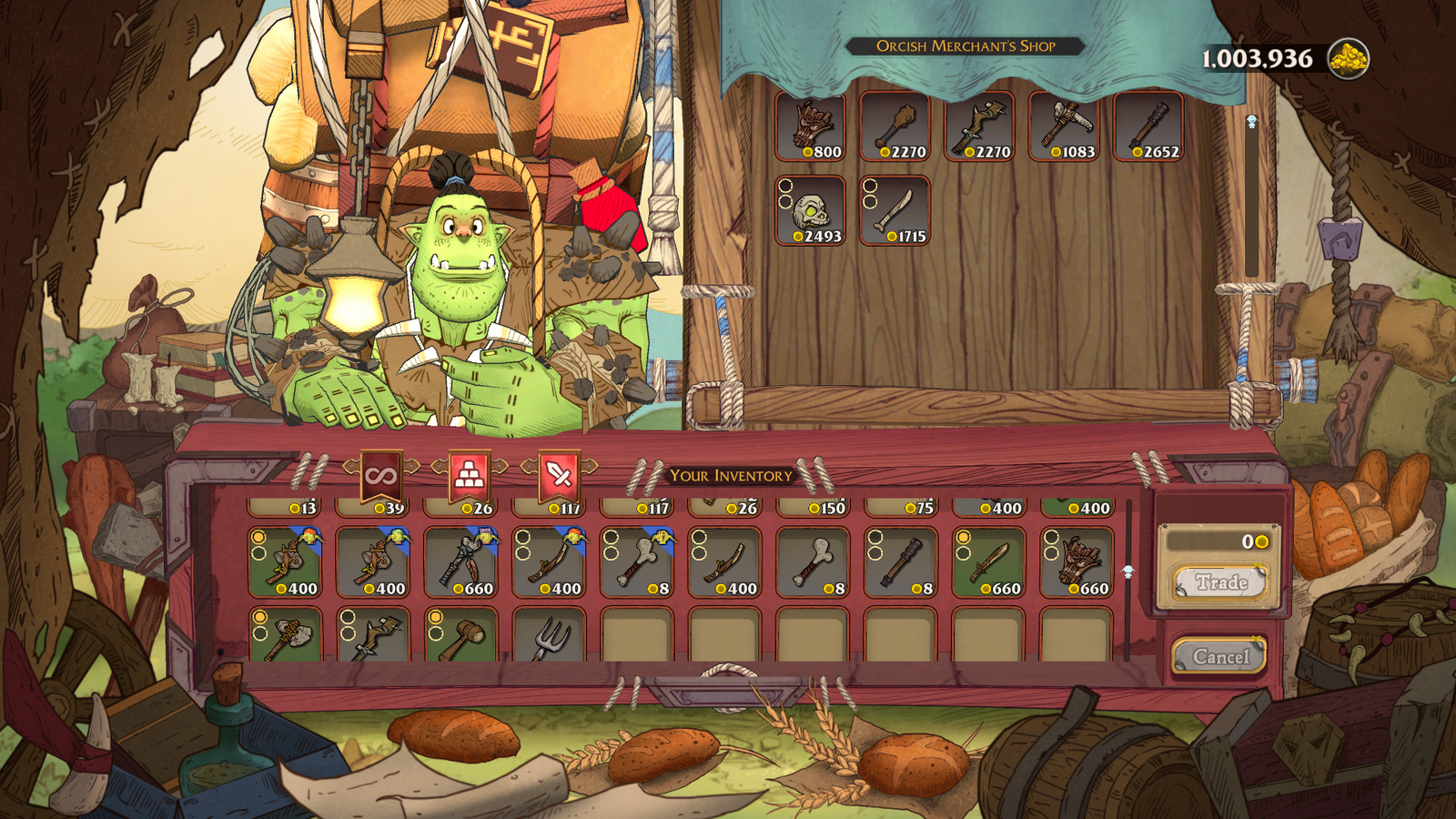The width and height of the screenshot is (1456, 819).
Task: Select the wooden mallet in inventory
Action: coord(461,635)
